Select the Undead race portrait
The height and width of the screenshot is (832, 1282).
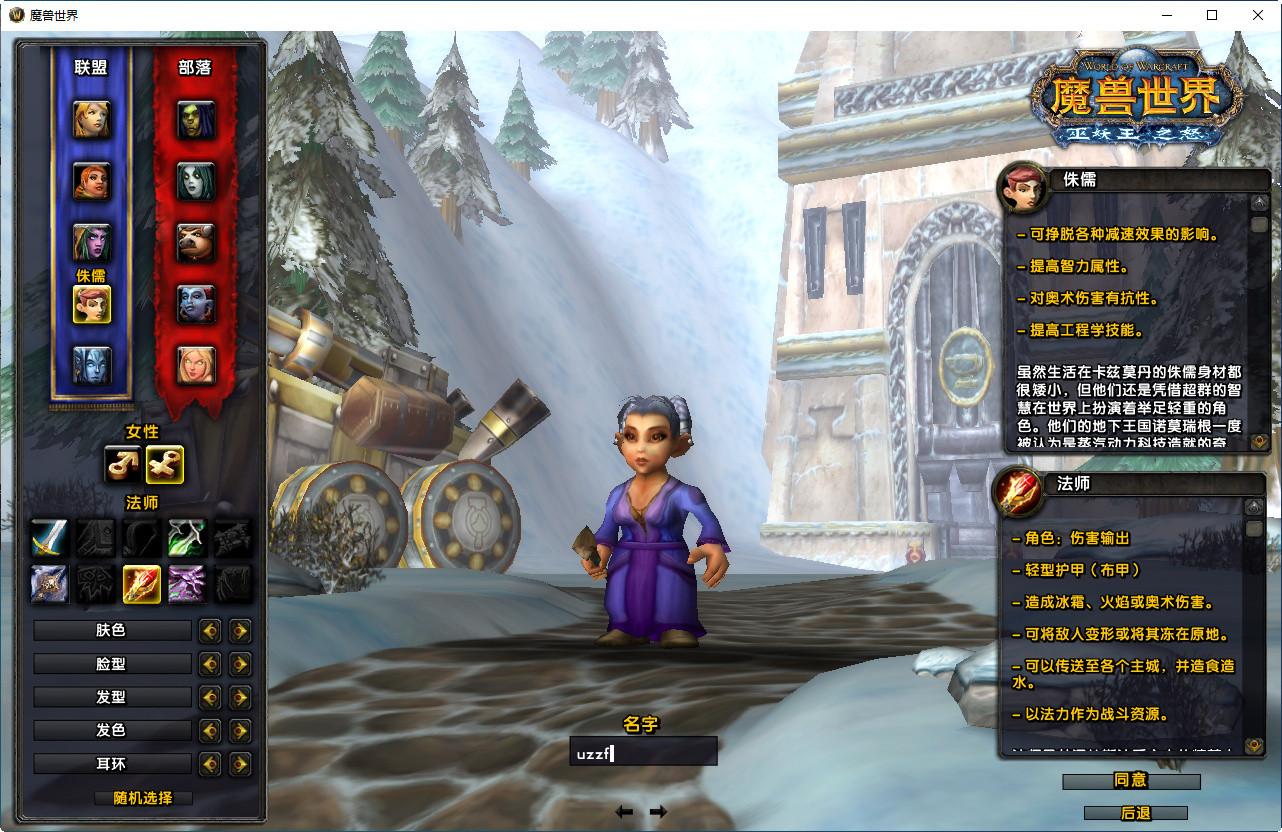click(196, 181)
